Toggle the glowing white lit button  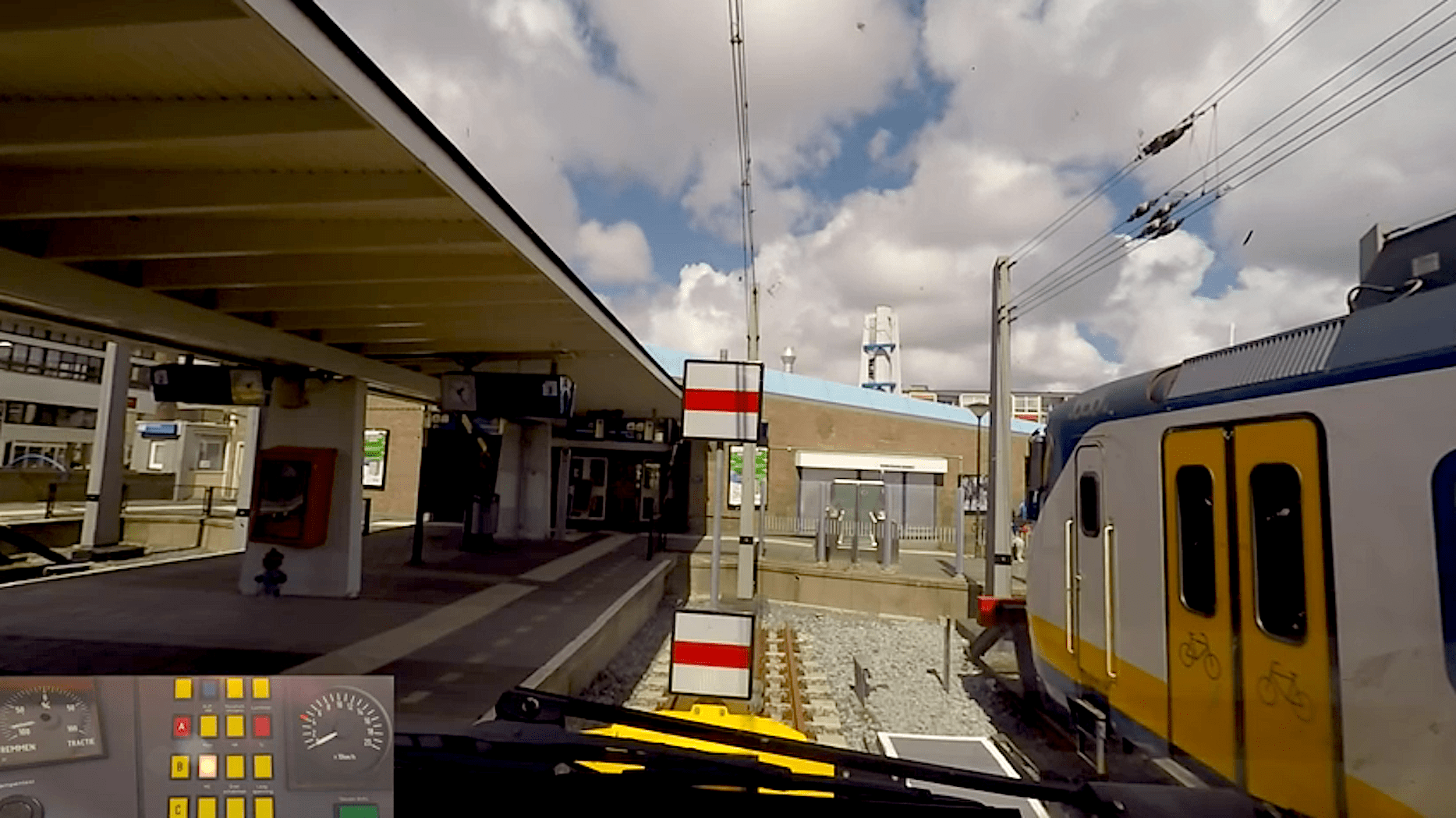[207, 767]
